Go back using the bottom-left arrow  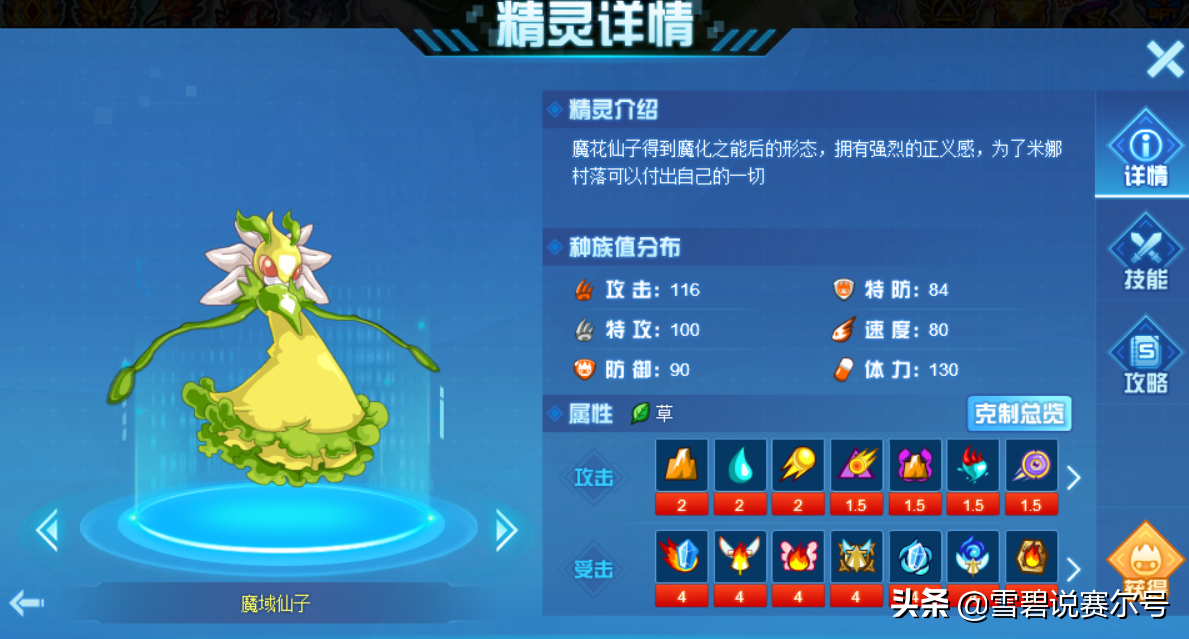(27, 602)
